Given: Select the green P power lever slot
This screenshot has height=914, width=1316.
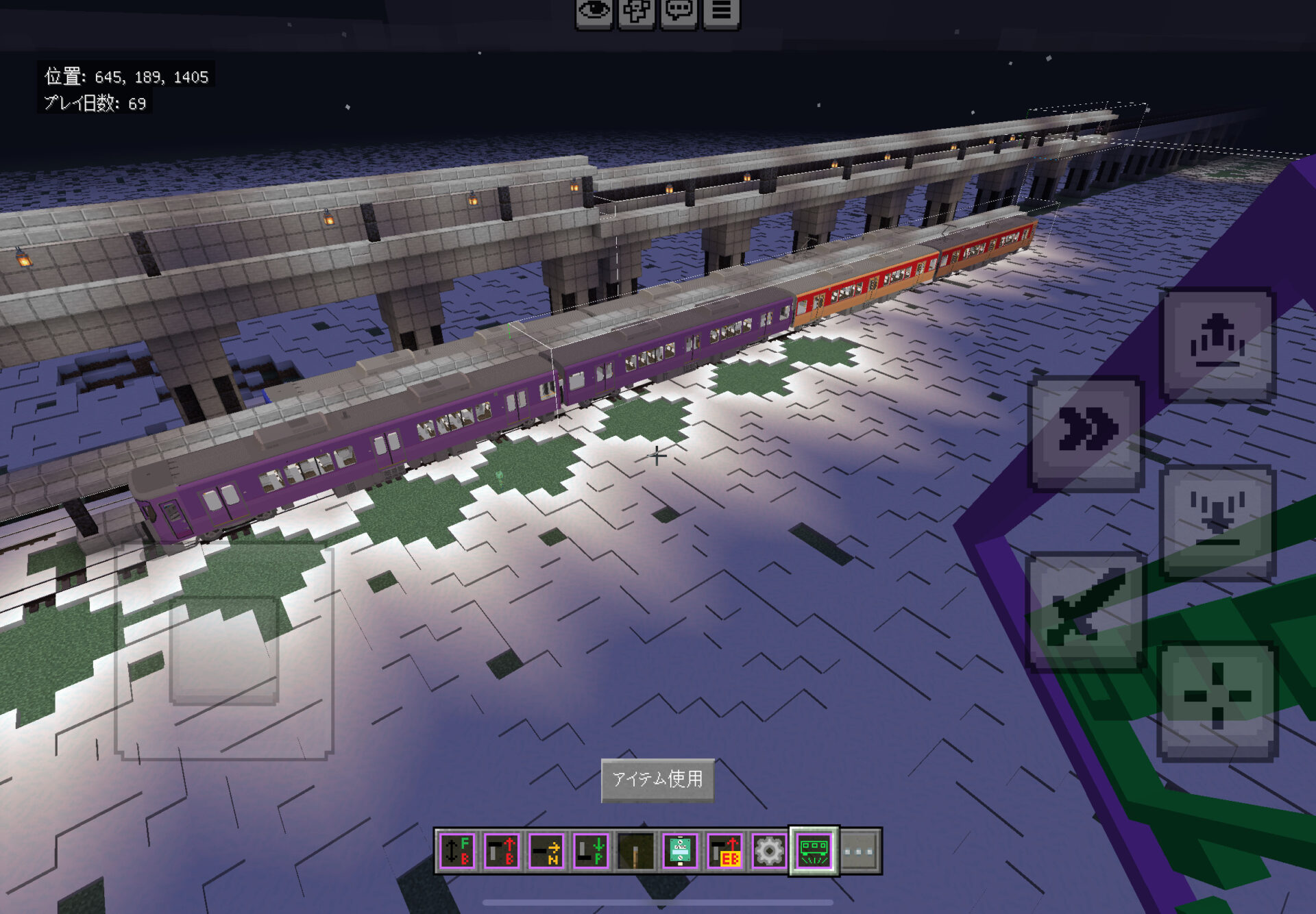Looking at the screenshot, I should coord(591,851).
